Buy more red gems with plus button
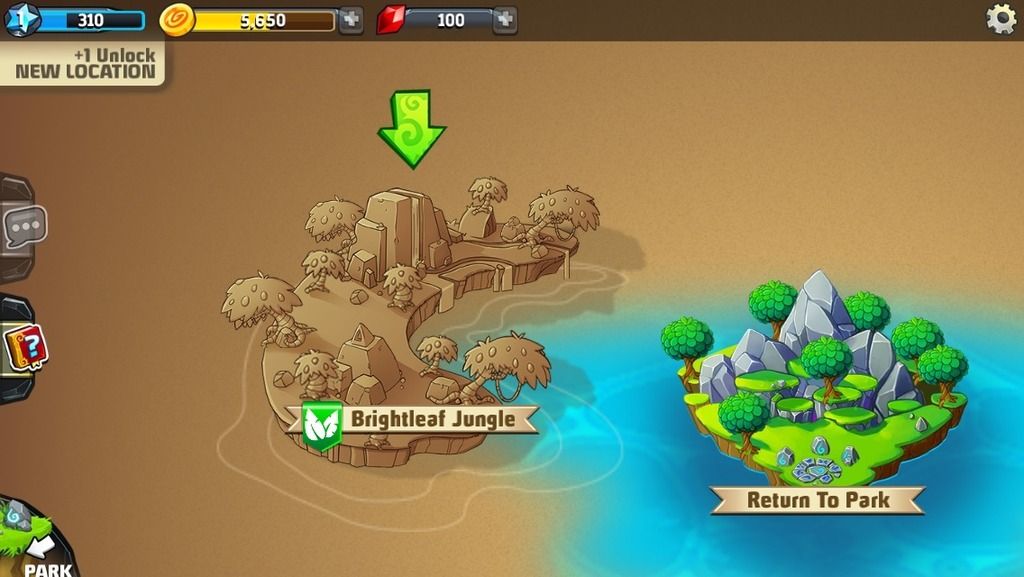The image size is (1024, 577). 505,20
